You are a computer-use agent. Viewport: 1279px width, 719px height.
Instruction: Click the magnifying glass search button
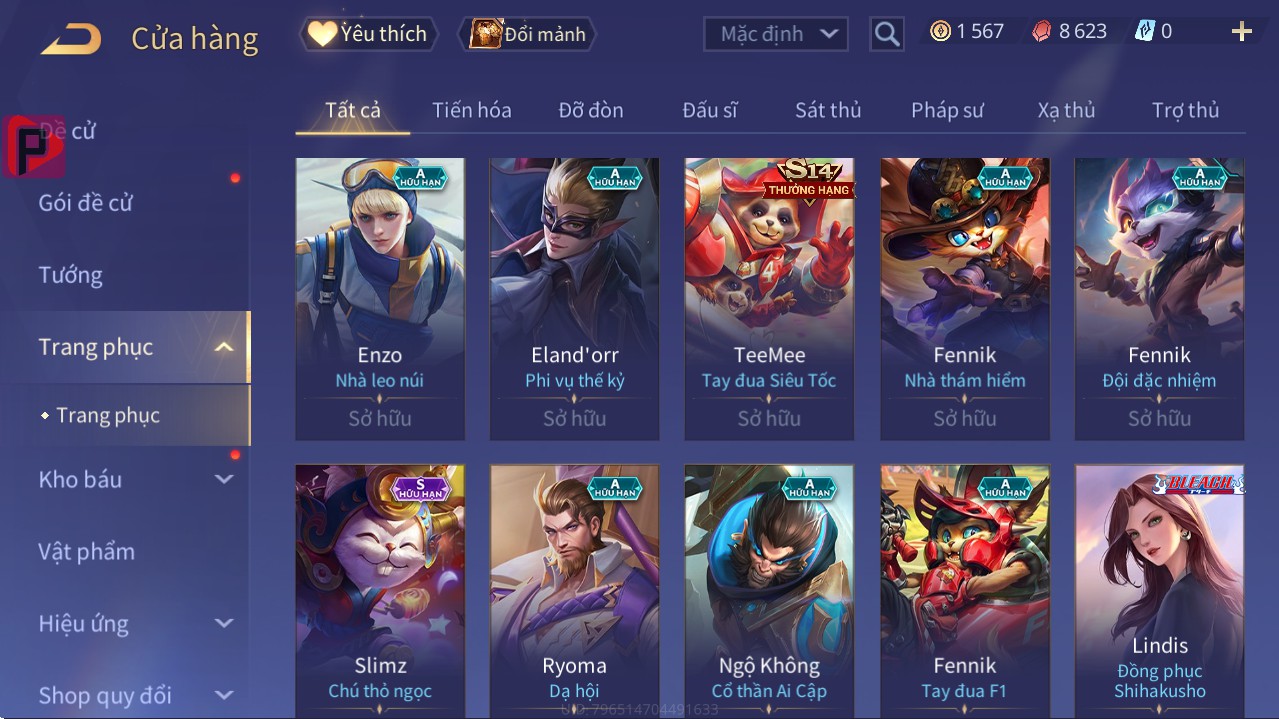886,34
